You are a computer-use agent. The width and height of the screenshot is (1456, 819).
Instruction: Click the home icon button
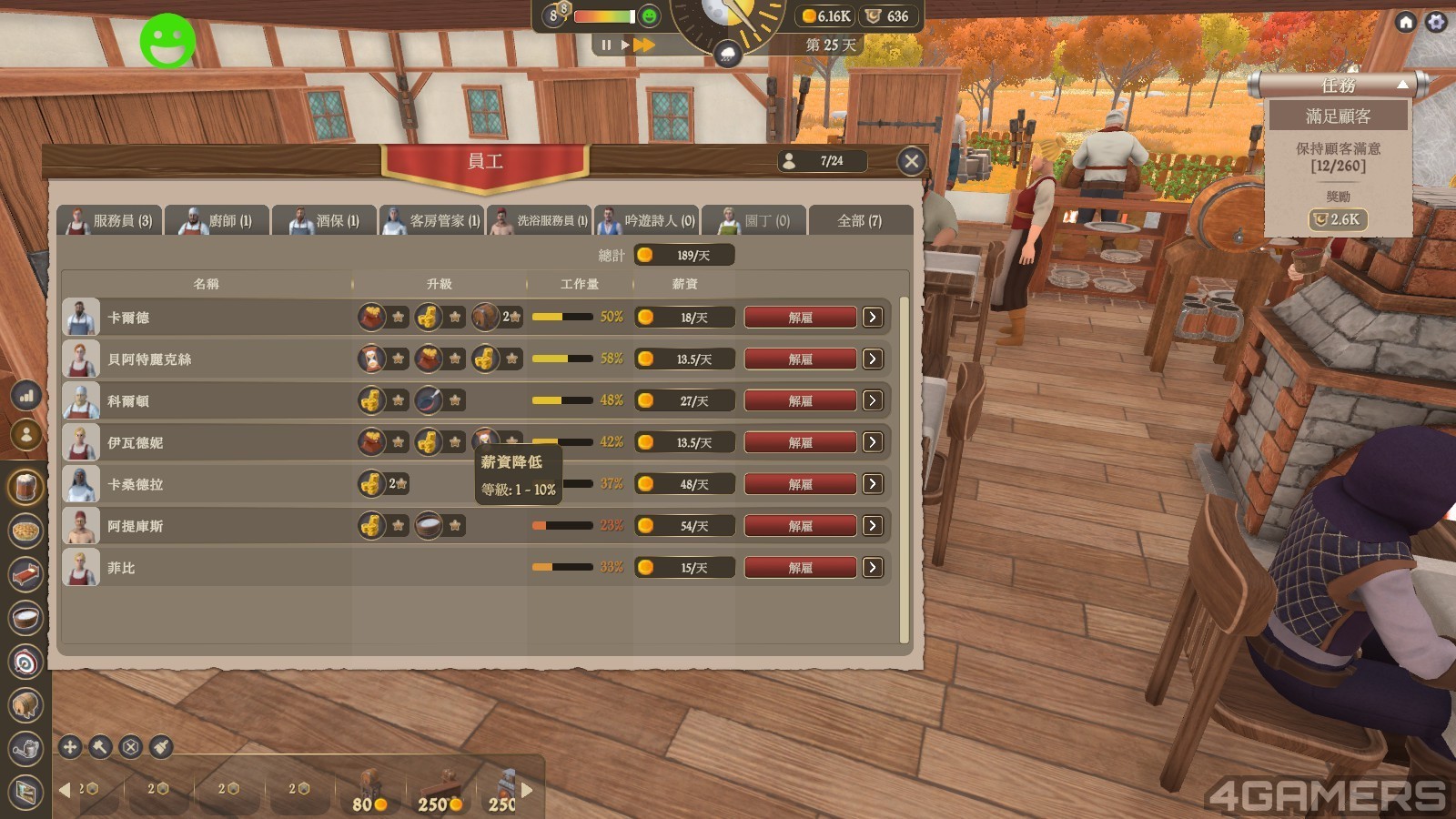point(1406,22)
